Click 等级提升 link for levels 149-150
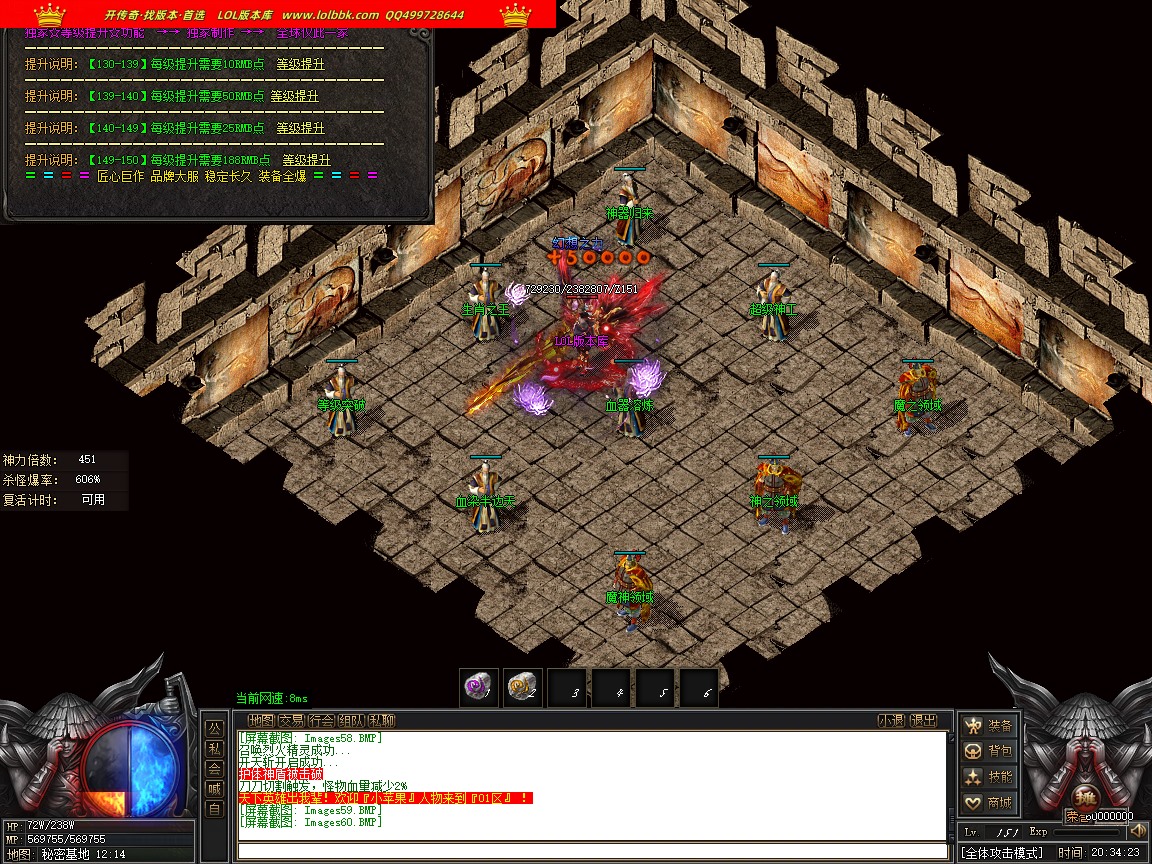 (x=306, y=160)
